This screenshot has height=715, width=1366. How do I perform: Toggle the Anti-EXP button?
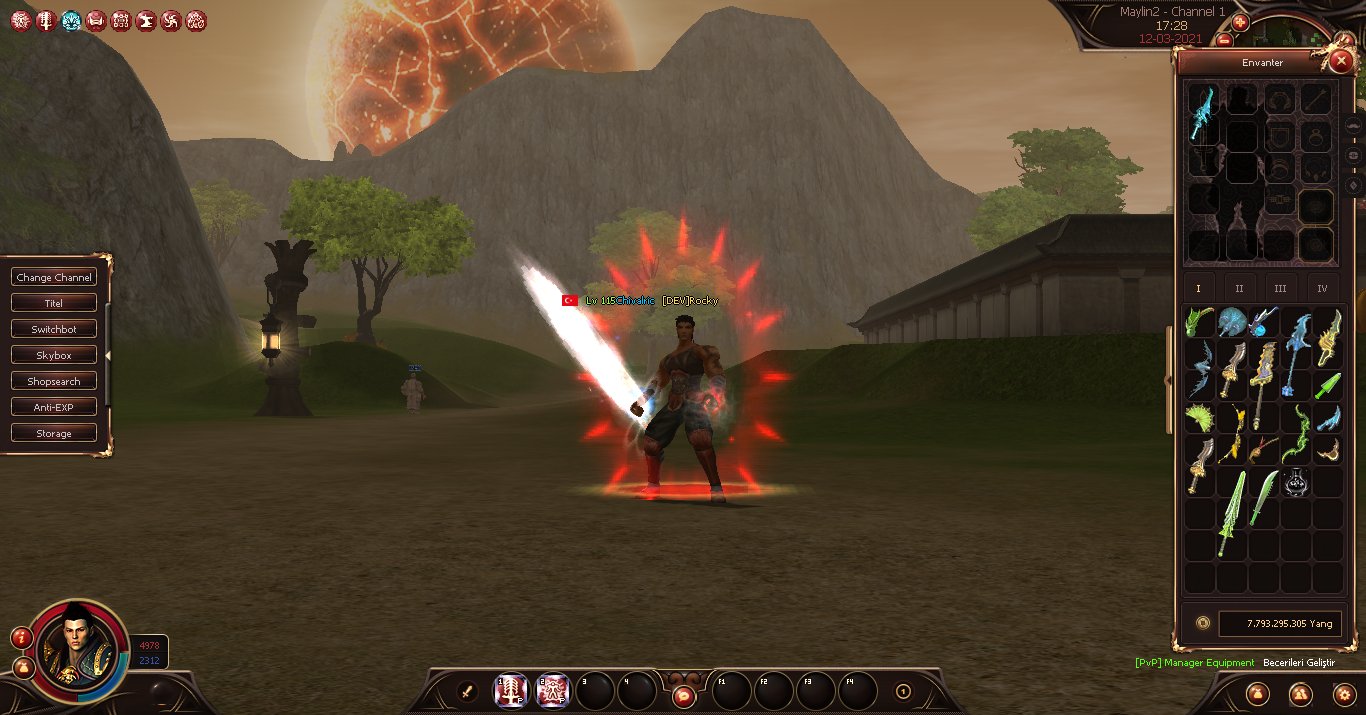click(x=54, y=407)
